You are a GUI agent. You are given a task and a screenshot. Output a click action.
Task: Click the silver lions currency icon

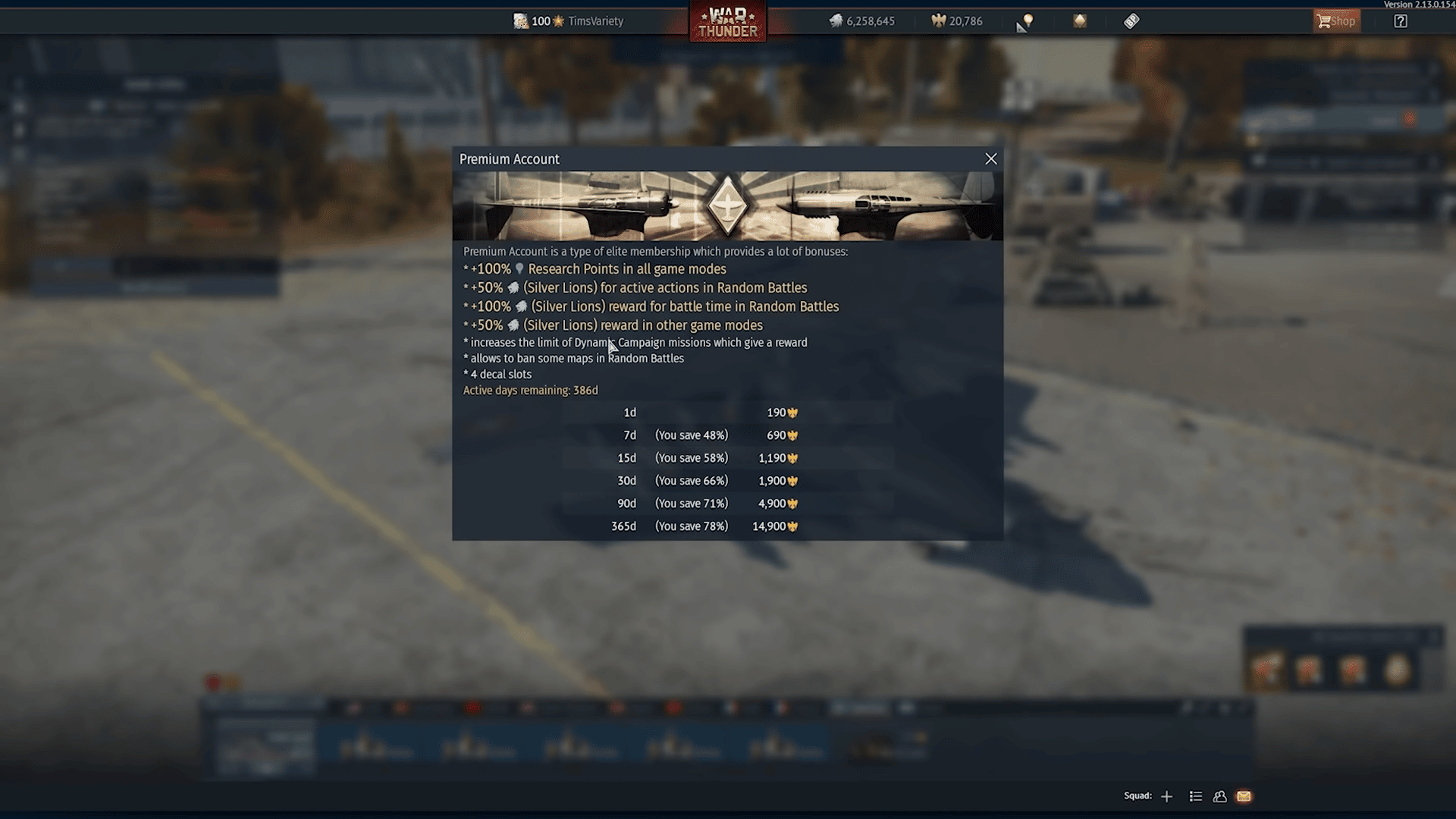(x=836, y=20)
